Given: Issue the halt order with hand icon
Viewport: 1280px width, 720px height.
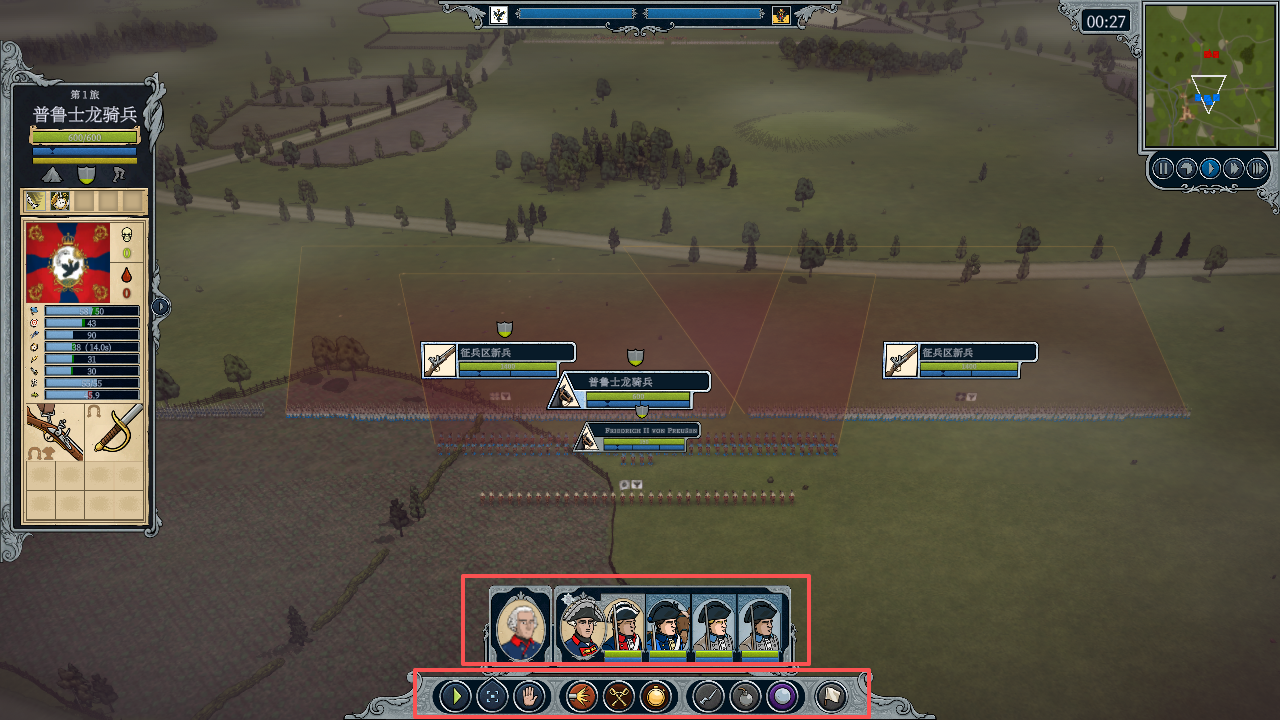Looking at the screenshot, I should (x=528, y=696).
